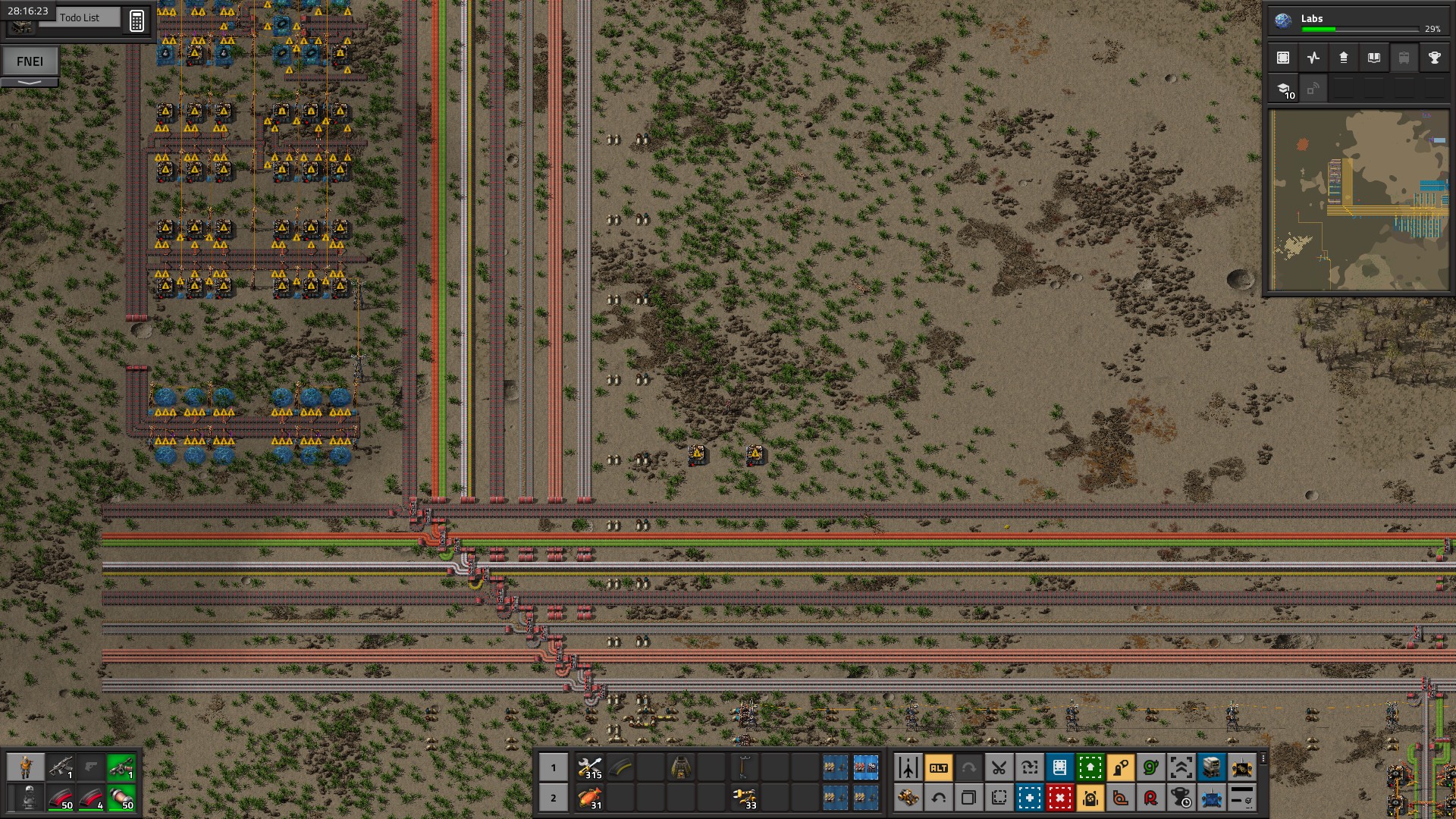The height and width of the screenshot is (819, 1456).
Task: Open the achievements trophy button
Action: coord(1434,58)
